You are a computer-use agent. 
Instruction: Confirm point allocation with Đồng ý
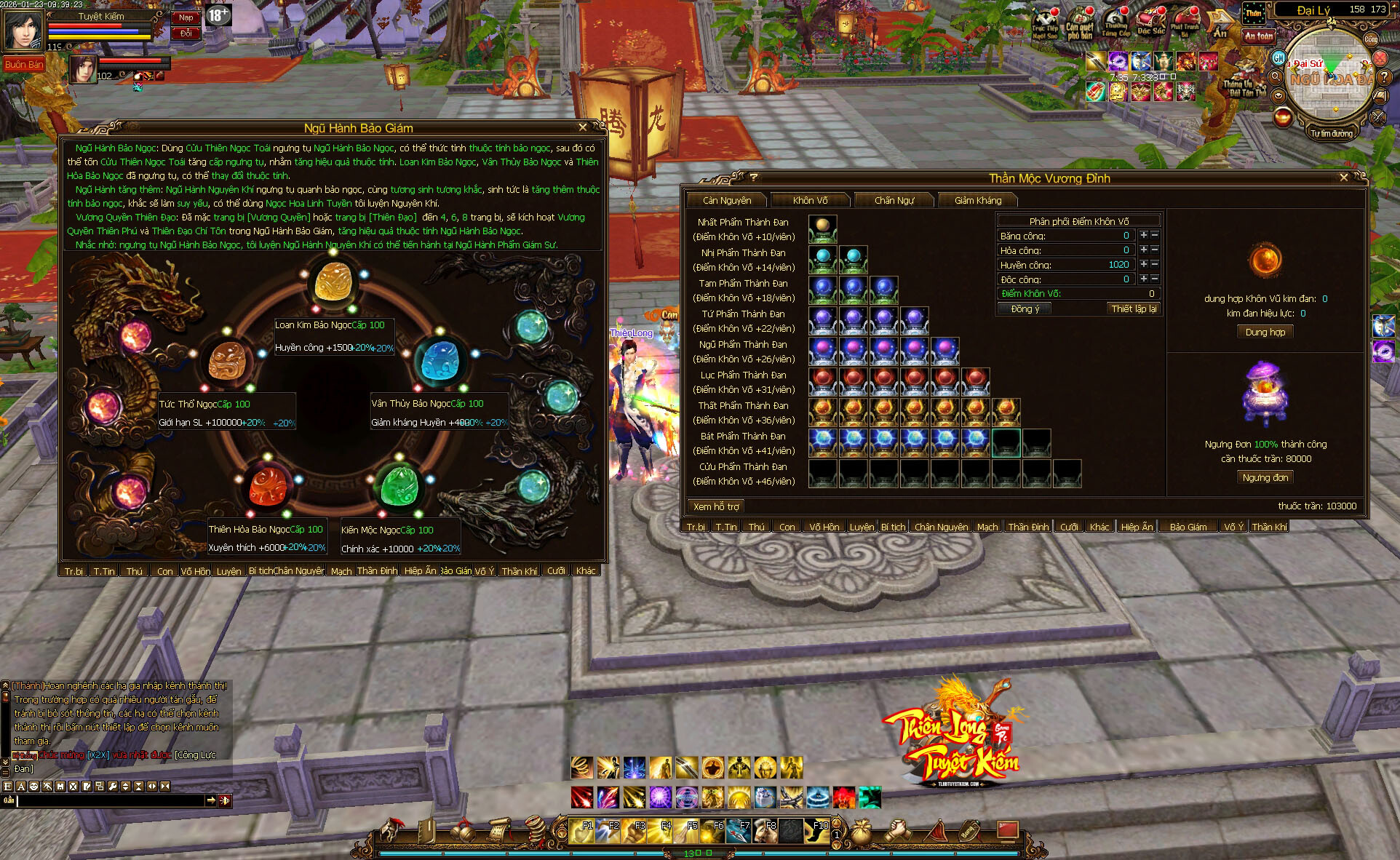coord(1025,308)
